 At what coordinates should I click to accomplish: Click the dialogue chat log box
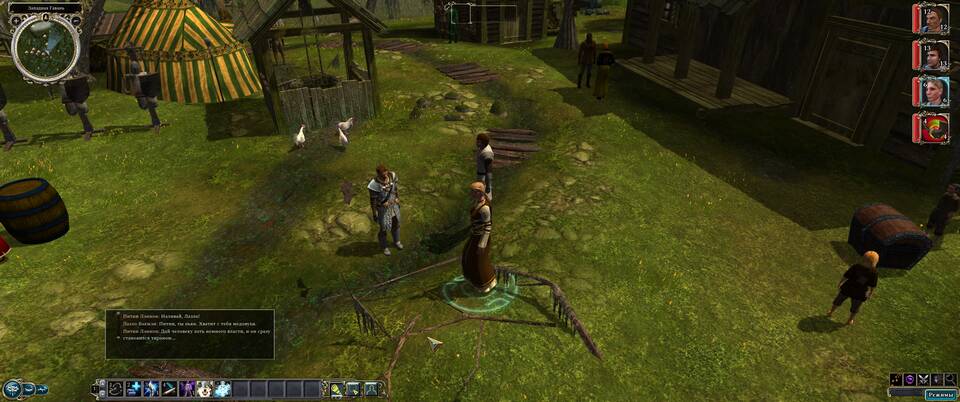190,334
